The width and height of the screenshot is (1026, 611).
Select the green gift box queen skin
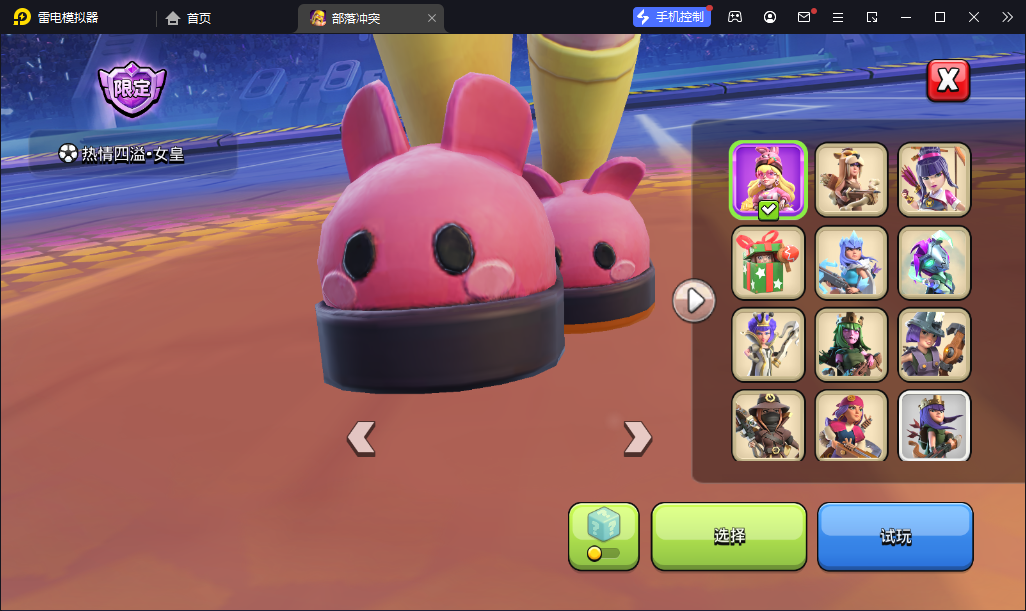(x=768, y=262)
